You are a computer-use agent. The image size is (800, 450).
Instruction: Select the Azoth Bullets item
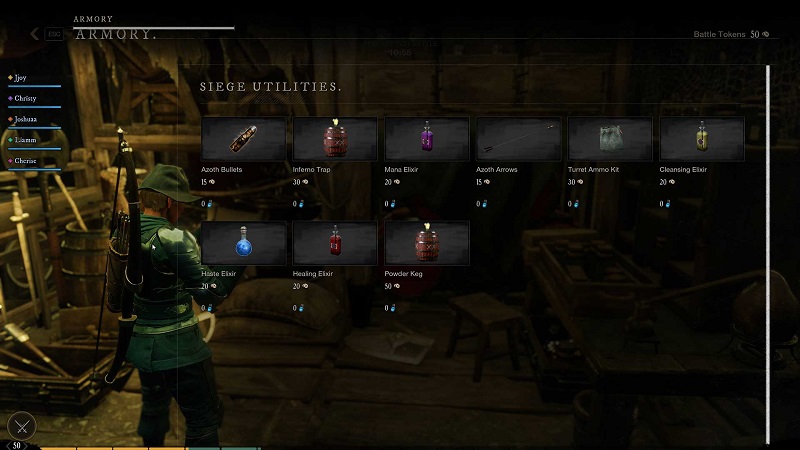(x=243, y=139)
